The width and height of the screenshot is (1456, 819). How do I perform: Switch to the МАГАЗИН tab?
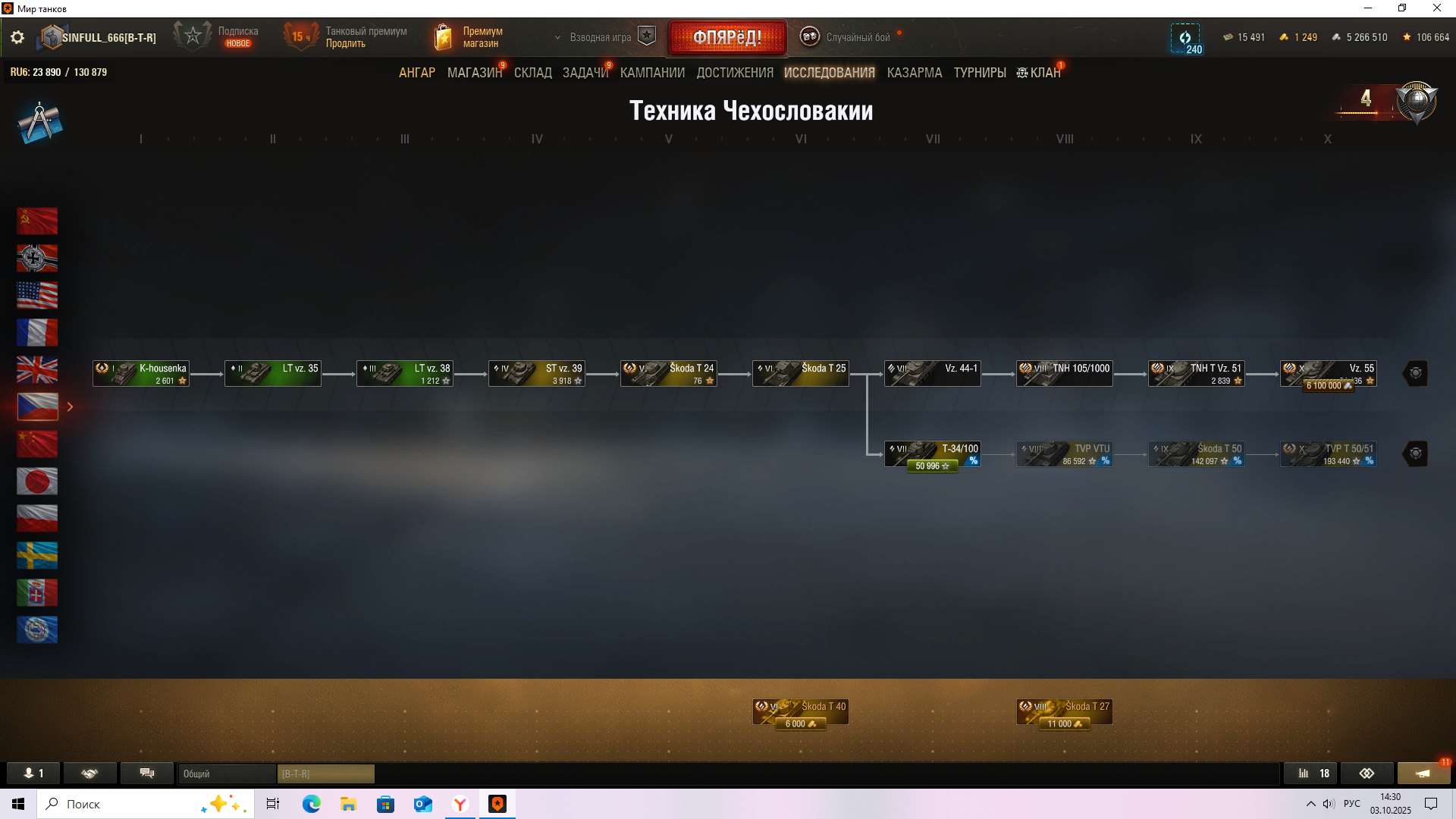tap(474, 73)
